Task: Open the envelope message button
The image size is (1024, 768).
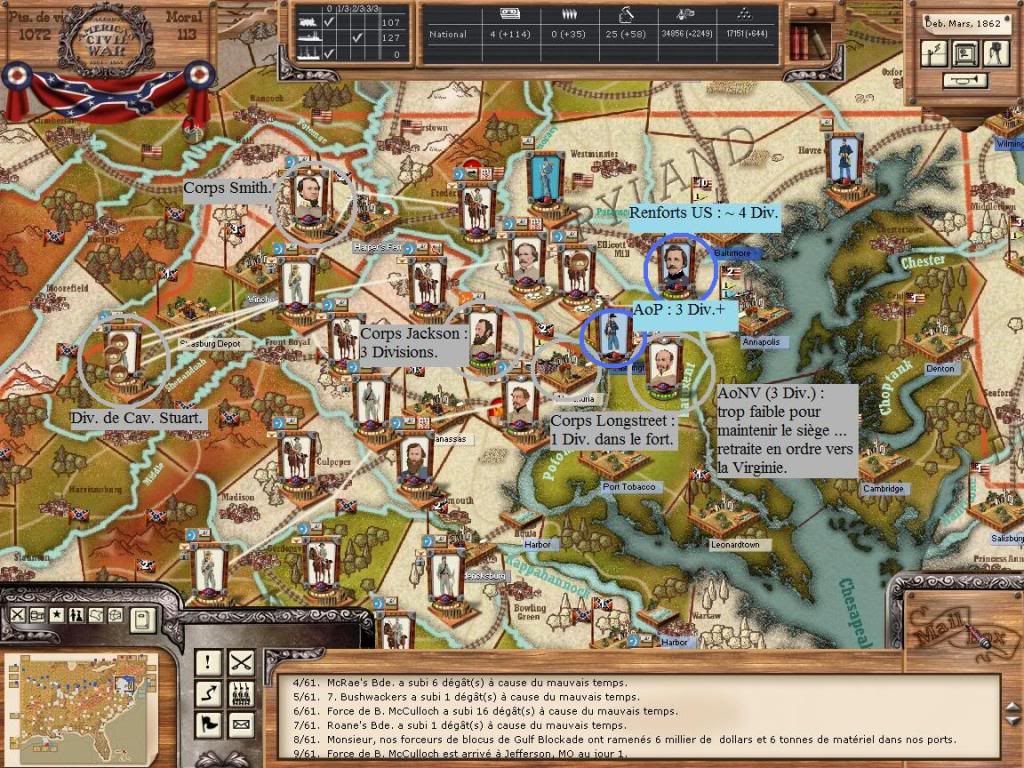Action: (x=241, y=723)
